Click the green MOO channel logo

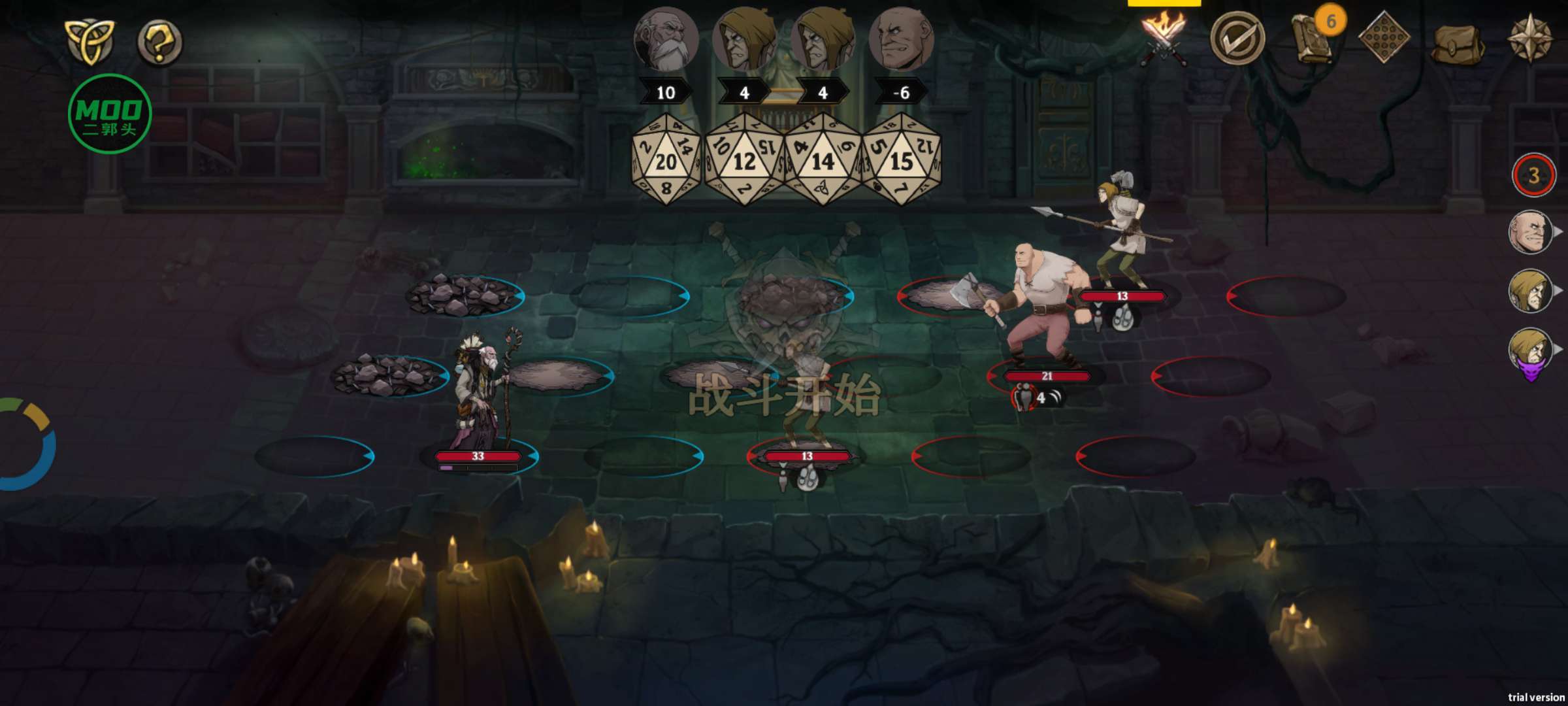click(x=110, y=114)
